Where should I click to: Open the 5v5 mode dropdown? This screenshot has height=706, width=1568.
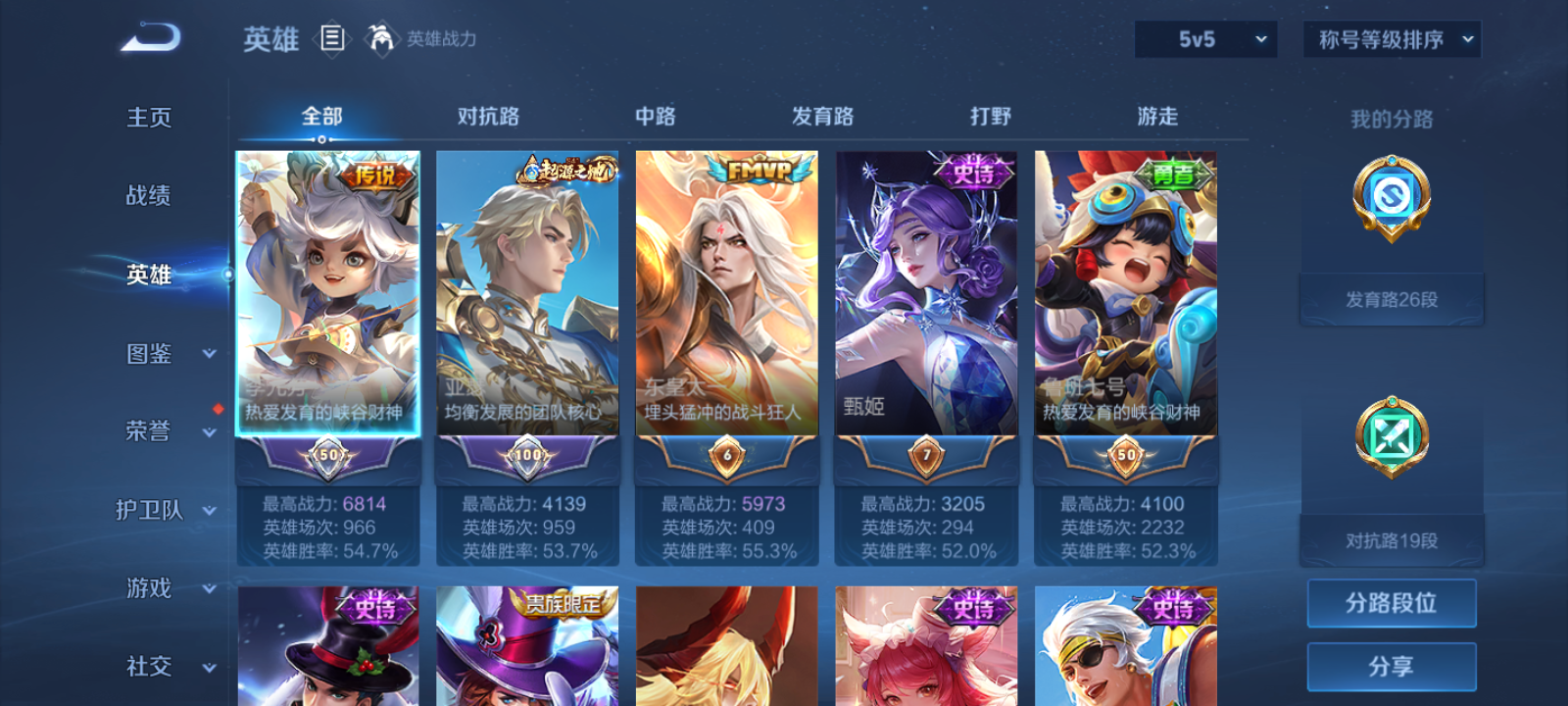[x=1205, y=40]
